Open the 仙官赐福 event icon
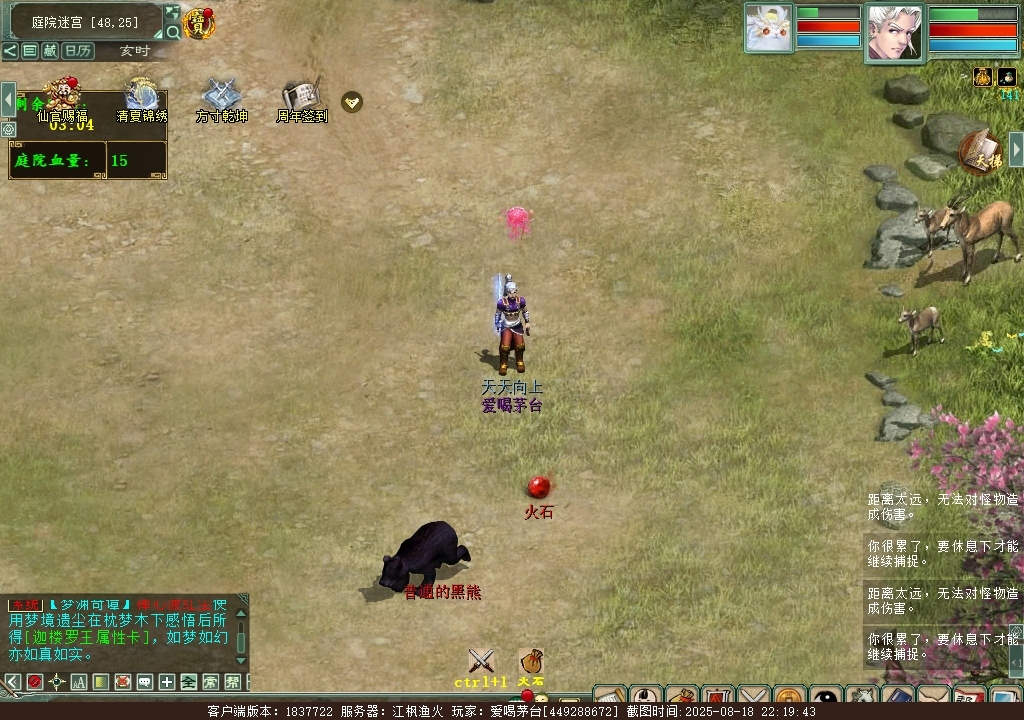 click(x=61, y=97)
